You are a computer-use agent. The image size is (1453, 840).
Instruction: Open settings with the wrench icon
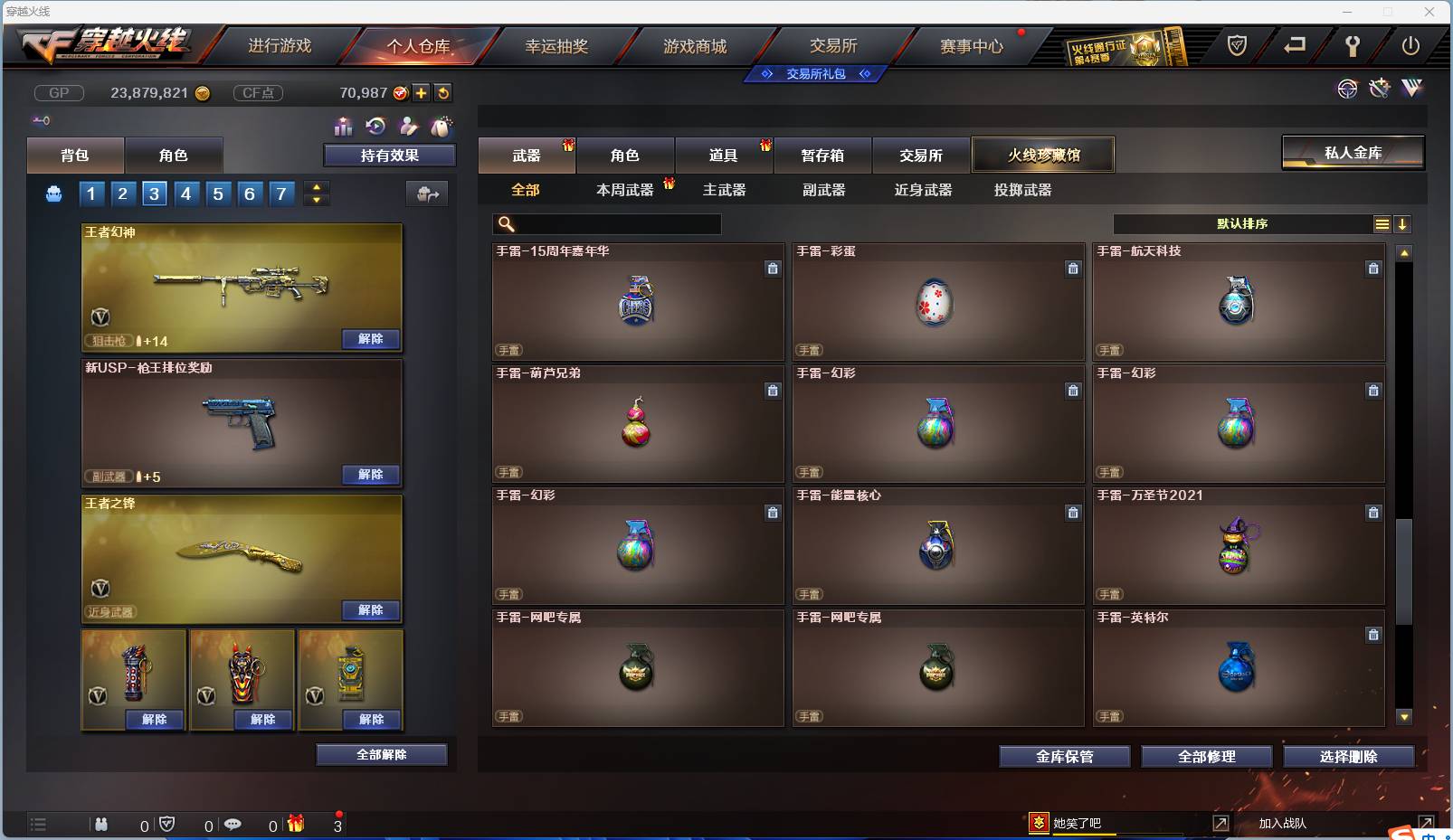pos(1352,47)
